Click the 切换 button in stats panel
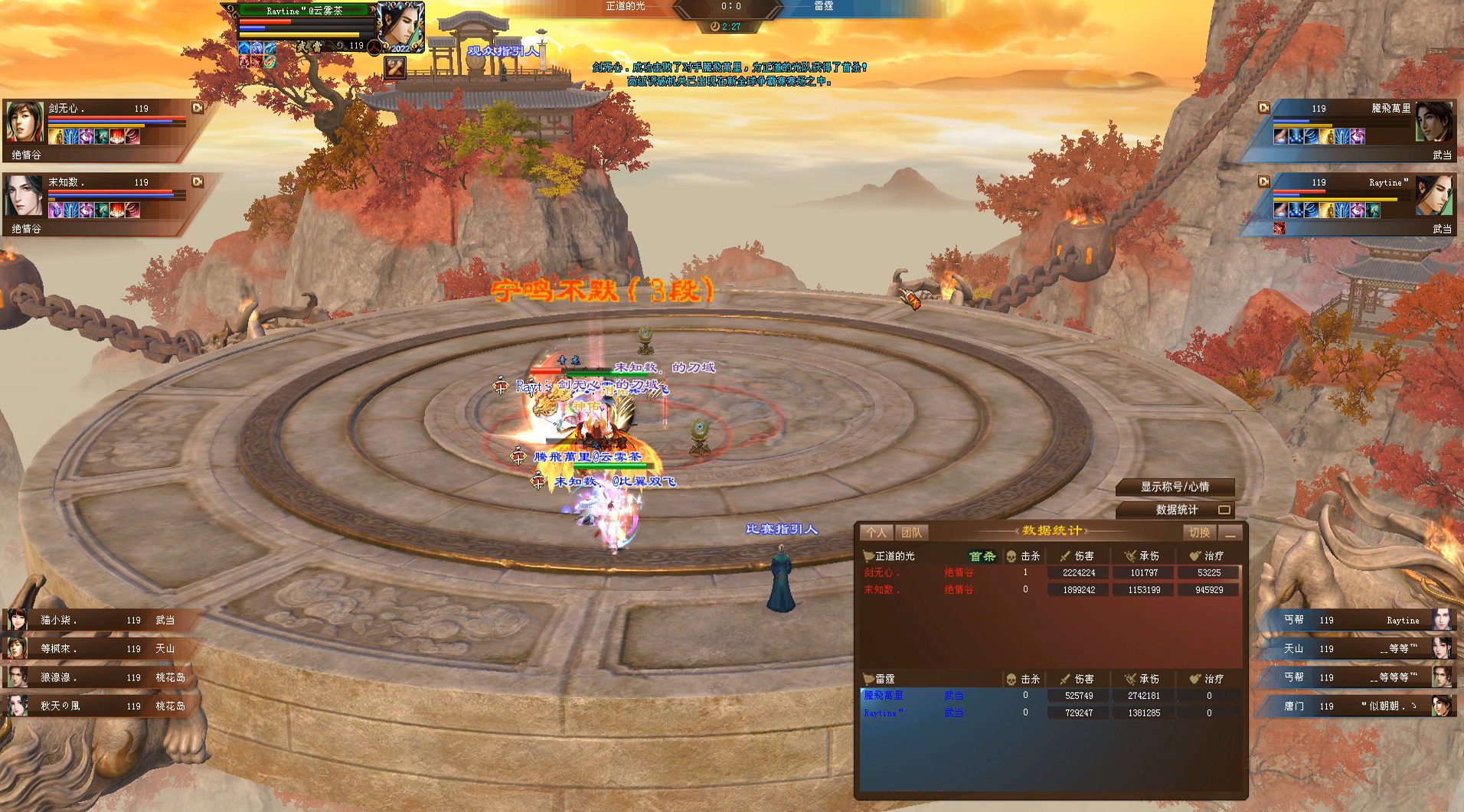Viewport: 1464px width, 812px height. [x=1199, y=533]
